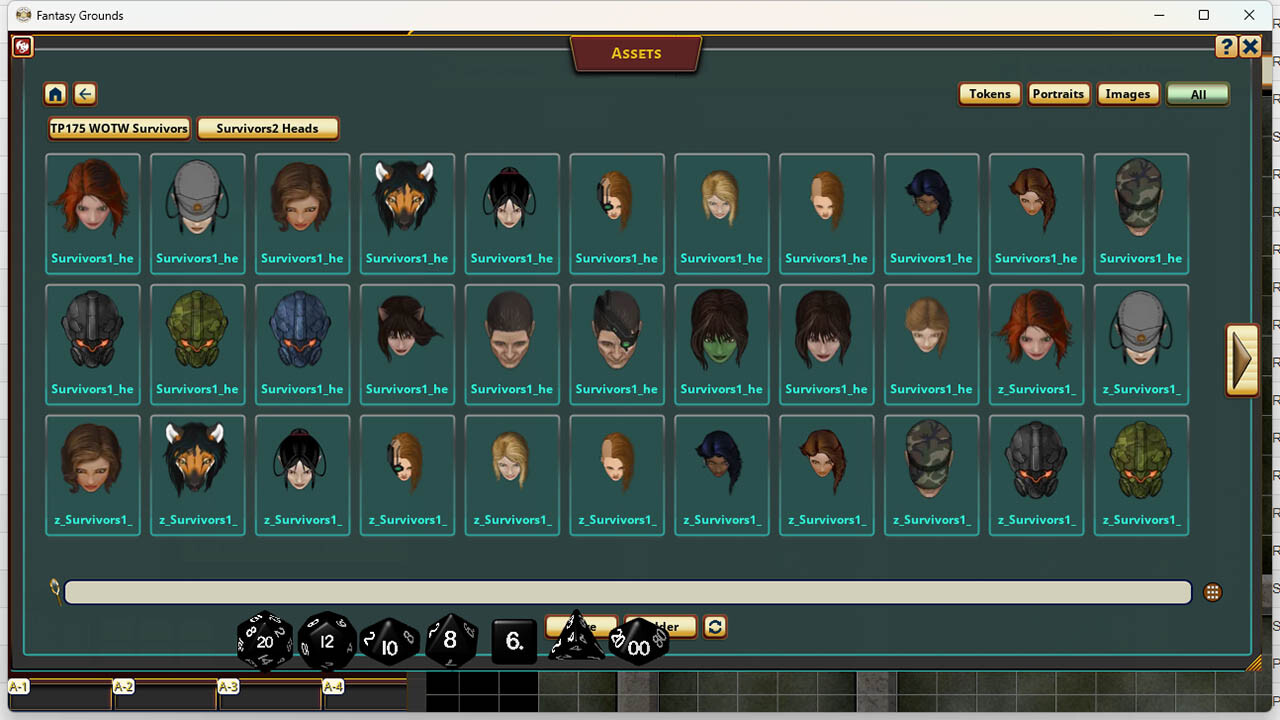1280x720 pixels.
Task: Open the Survivors2 Heads folder breadcrumb
Action: pos(268,128)
